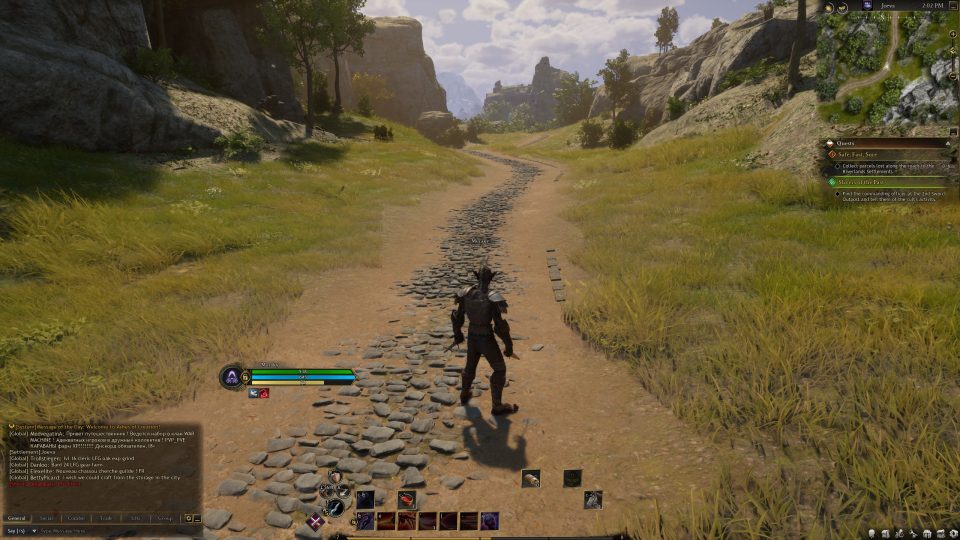Open chat settings gear icon
Screen dimensions: 960x540
(188, 518)
